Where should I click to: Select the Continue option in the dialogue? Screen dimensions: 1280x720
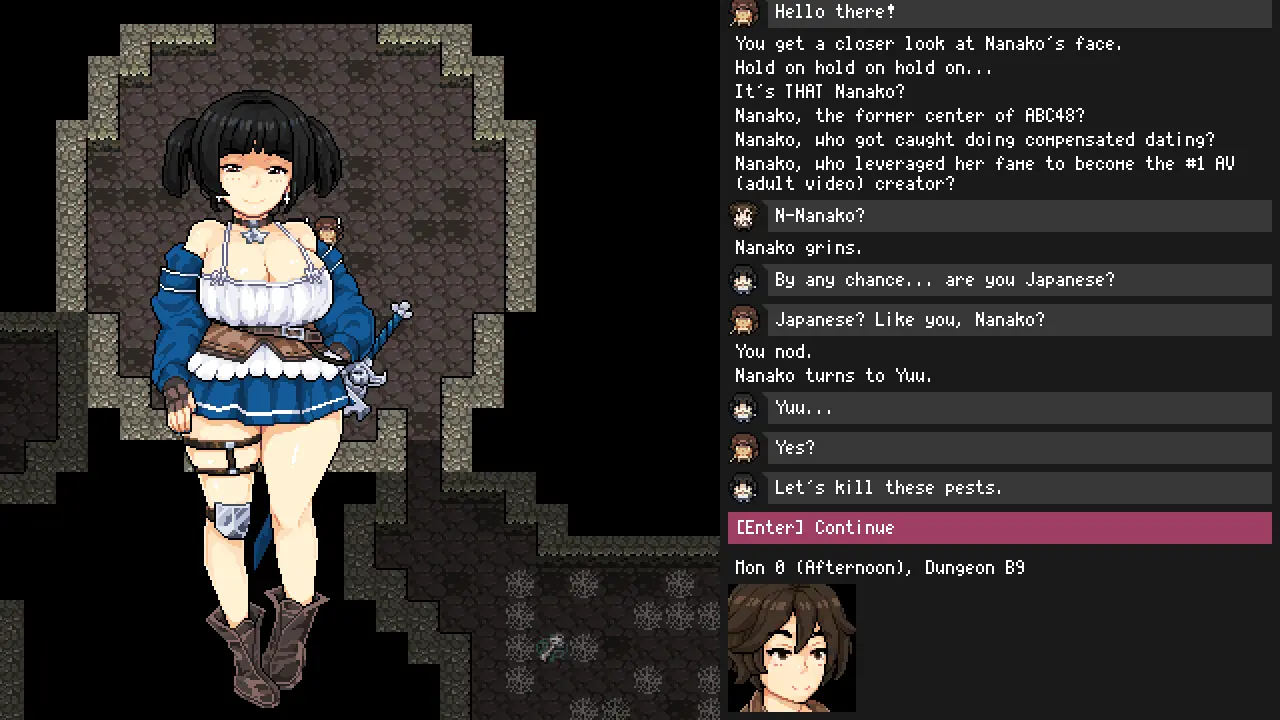[x=999, y=528]
